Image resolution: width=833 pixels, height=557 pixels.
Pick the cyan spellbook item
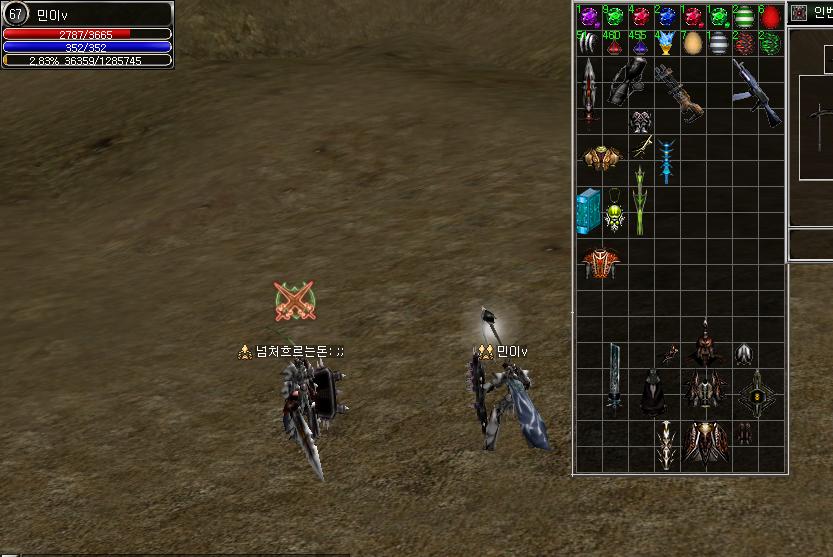tap(588, 211)
